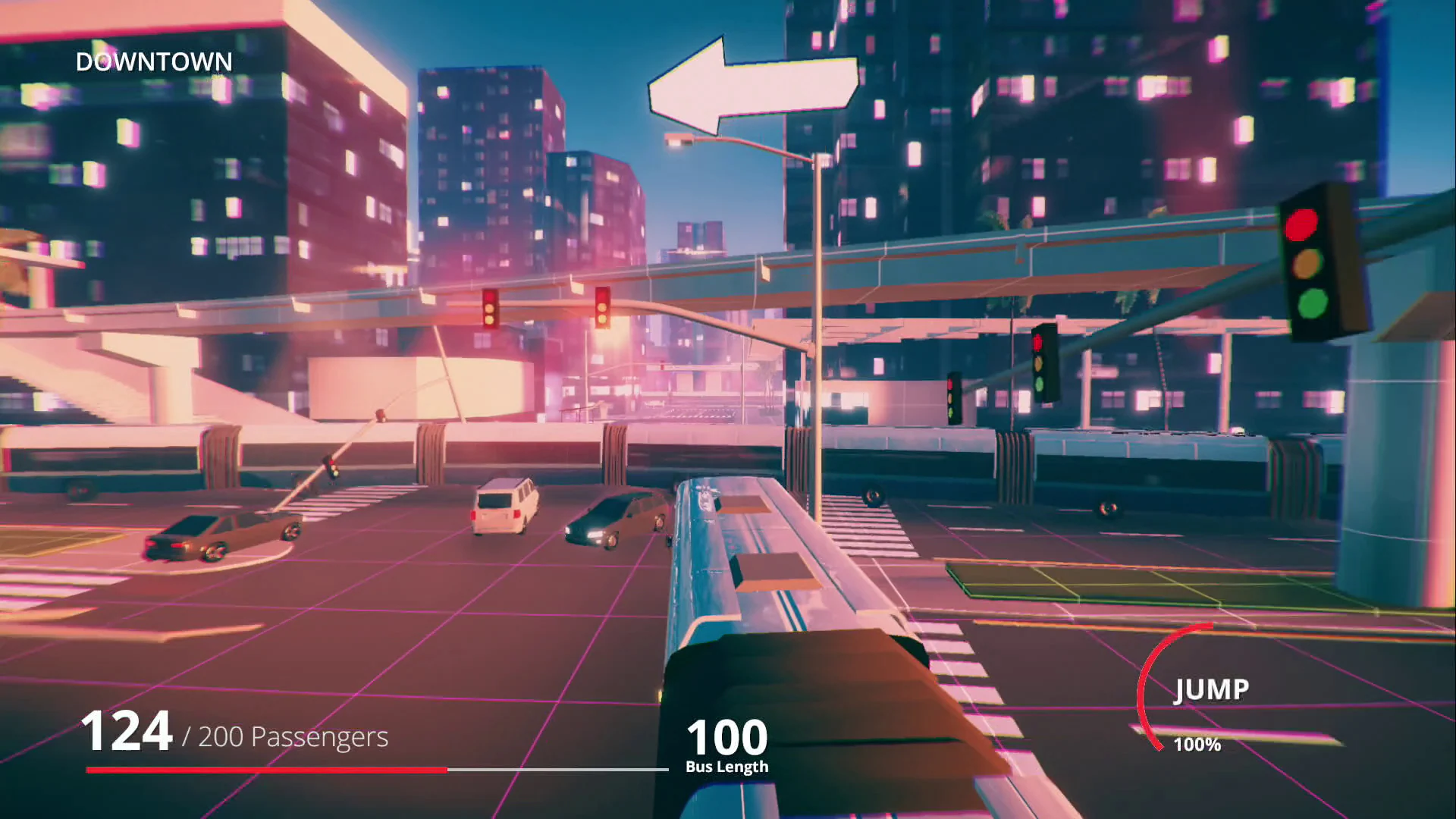This screenshot has height=819, width=1456.
Task: Click the red light on the right traffic signal
Action: [x=1303, y=223]
